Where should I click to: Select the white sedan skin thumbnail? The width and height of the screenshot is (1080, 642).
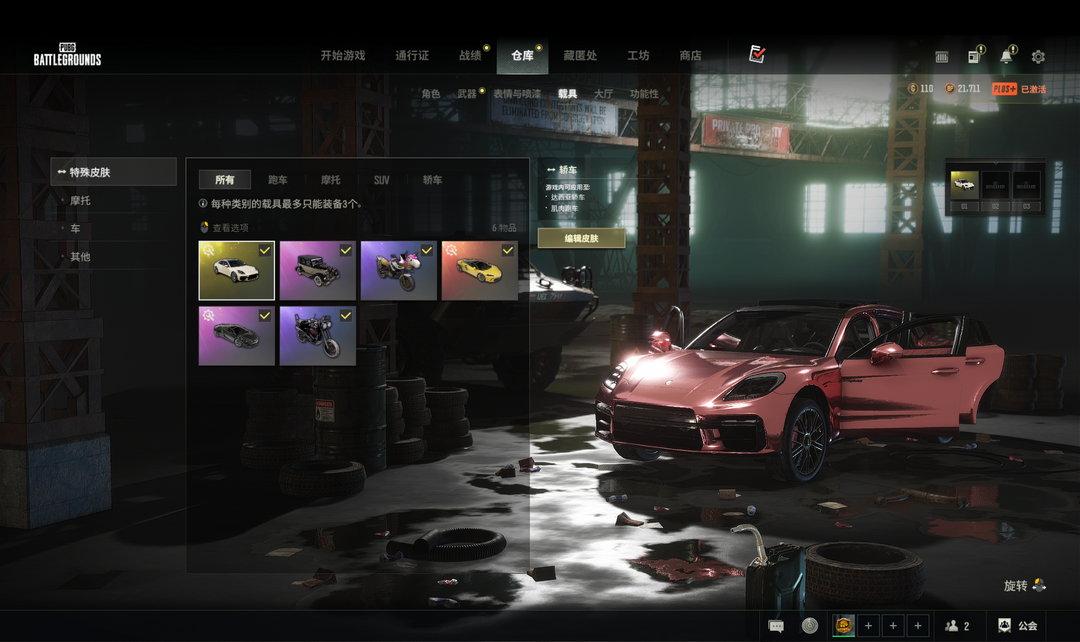236,270
